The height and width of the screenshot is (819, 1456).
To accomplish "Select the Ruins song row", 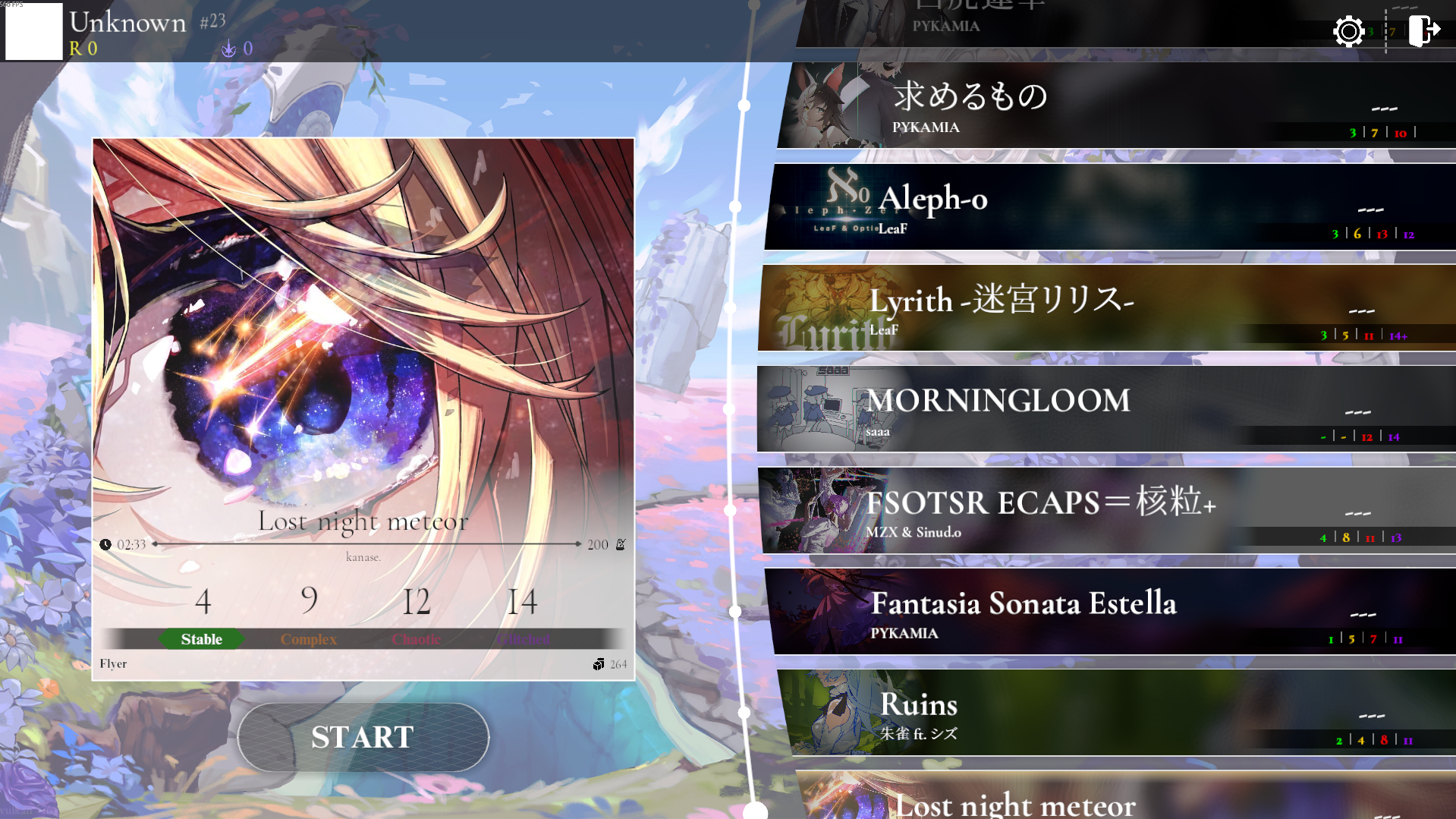I will [x=1115, y=712].
